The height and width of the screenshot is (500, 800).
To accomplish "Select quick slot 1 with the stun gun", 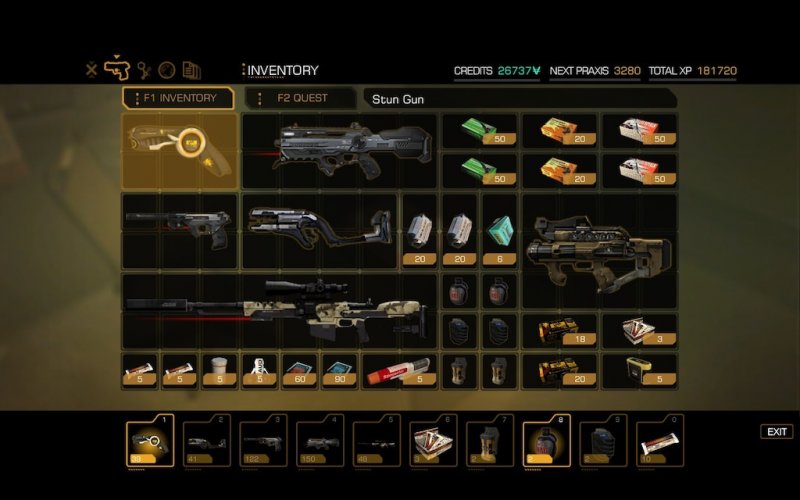I will click(150, 441).
